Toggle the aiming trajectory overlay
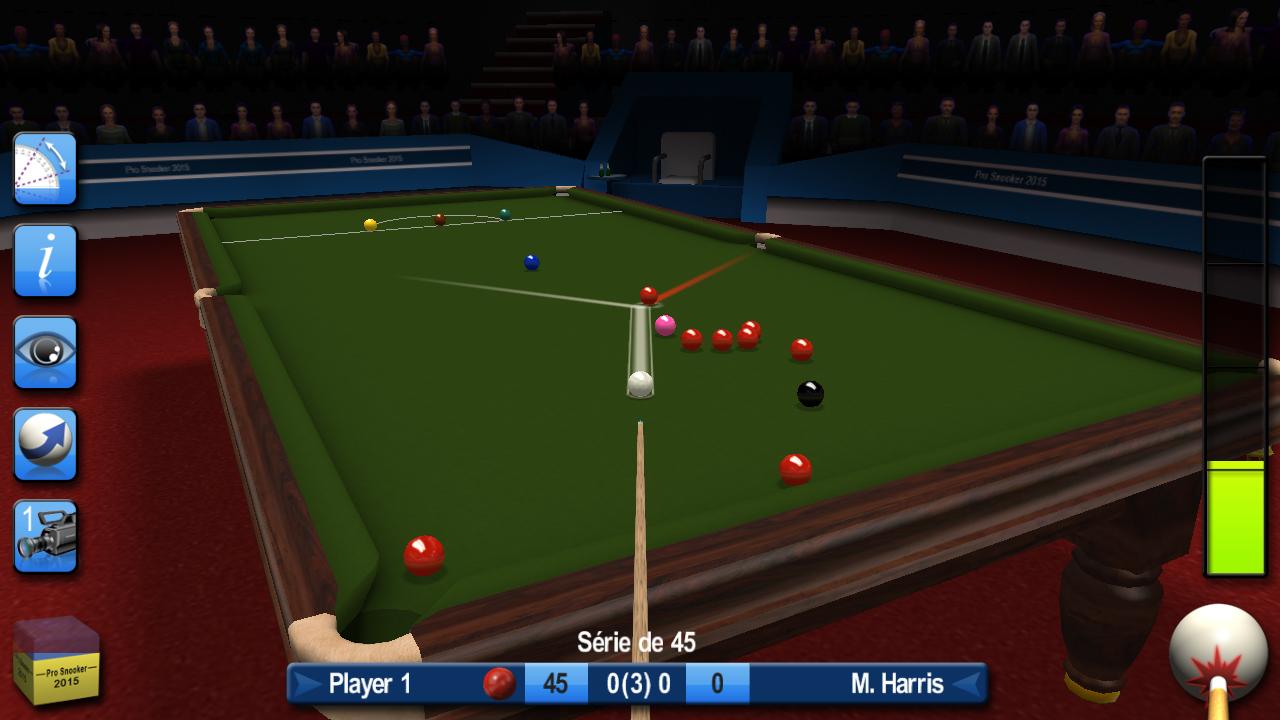This screenshot has width=1280, height=720. tap(44, 168)
